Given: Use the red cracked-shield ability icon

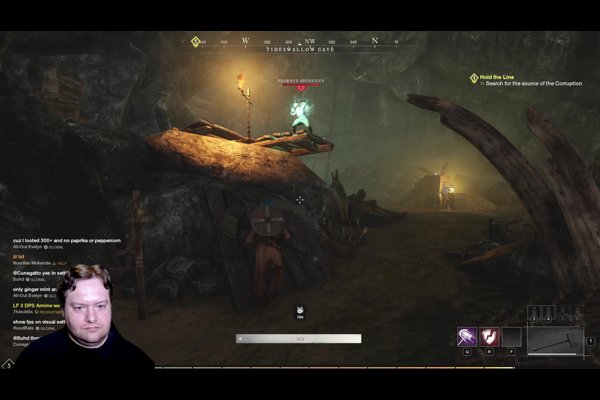Looking at the screenshot, I should 489,337.
